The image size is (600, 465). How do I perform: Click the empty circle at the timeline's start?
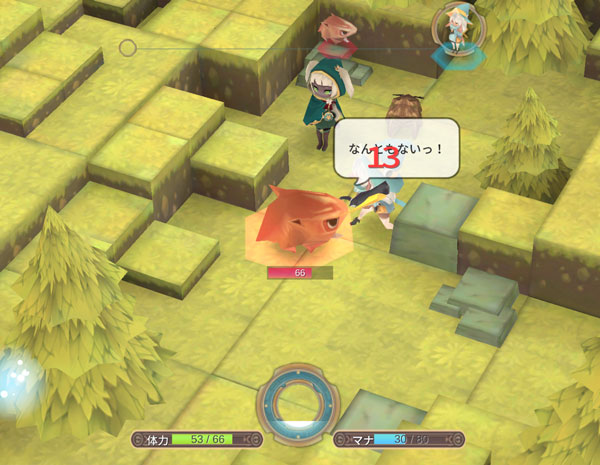pos(128,48)
